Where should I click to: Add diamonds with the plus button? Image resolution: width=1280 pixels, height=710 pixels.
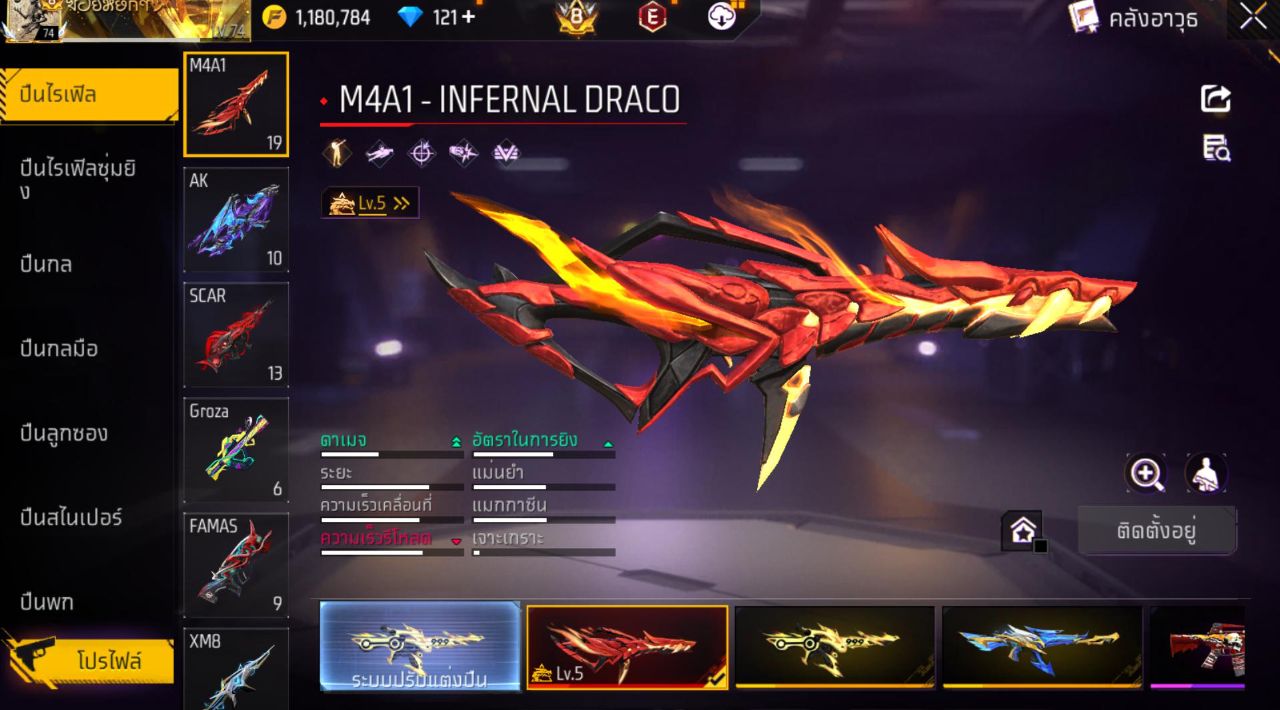(468, 17)
